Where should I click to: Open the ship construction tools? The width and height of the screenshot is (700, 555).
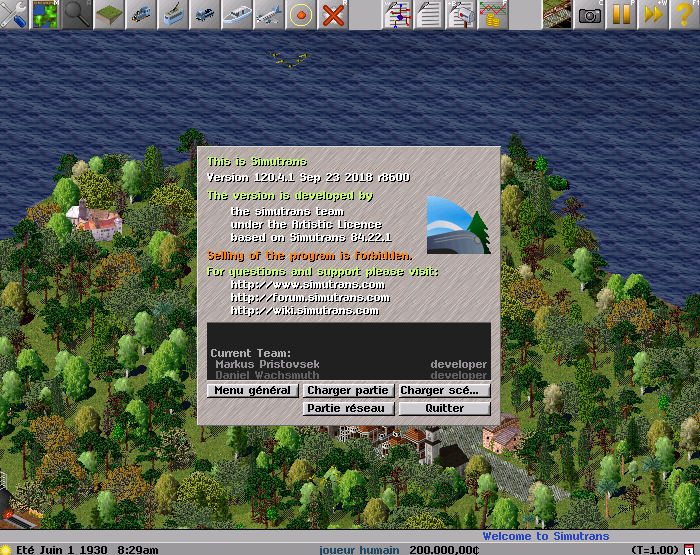(237, 14)
